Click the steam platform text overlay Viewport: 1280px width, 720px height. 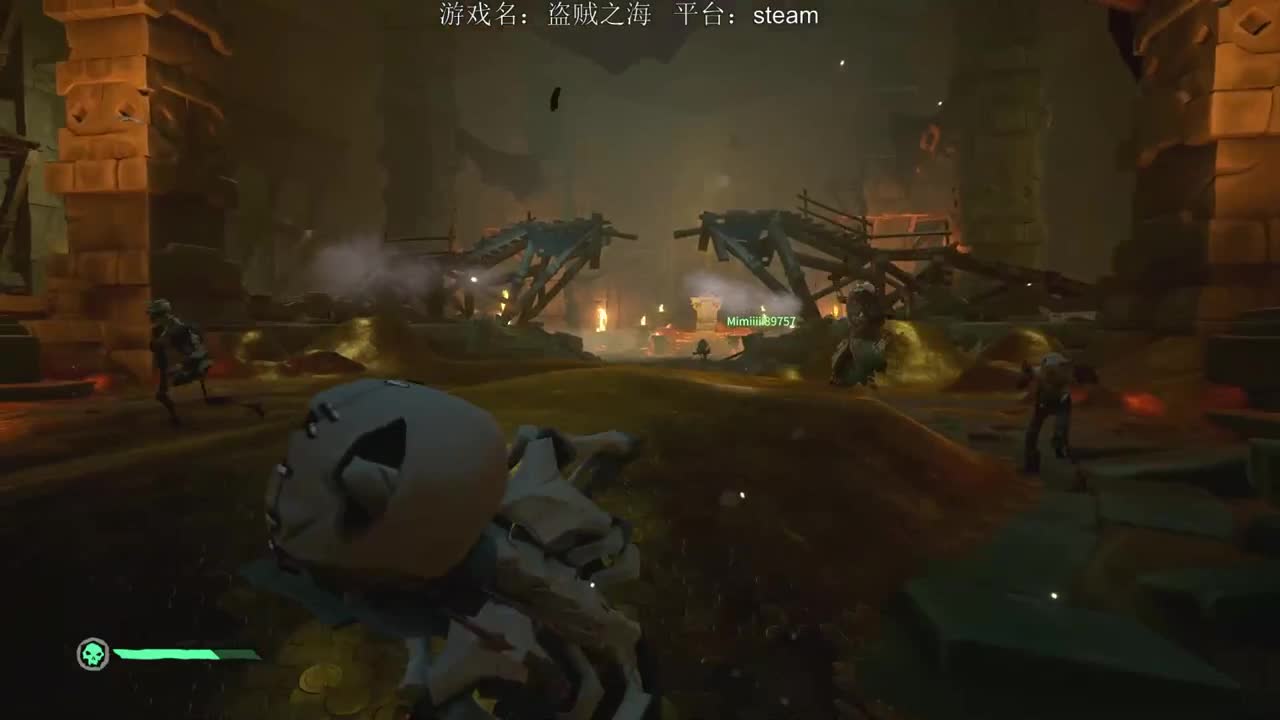pos(785,16)
